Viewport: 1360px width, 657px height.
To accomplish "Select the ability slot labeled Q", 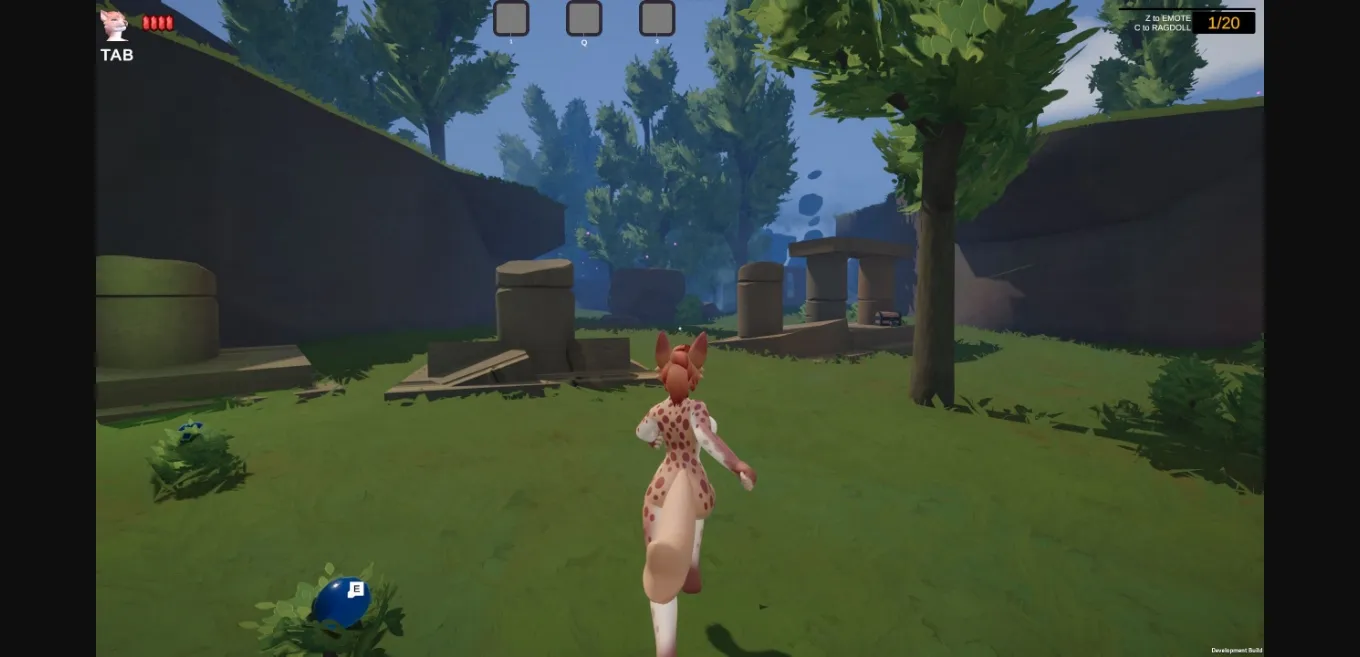I will pos(584,18).
